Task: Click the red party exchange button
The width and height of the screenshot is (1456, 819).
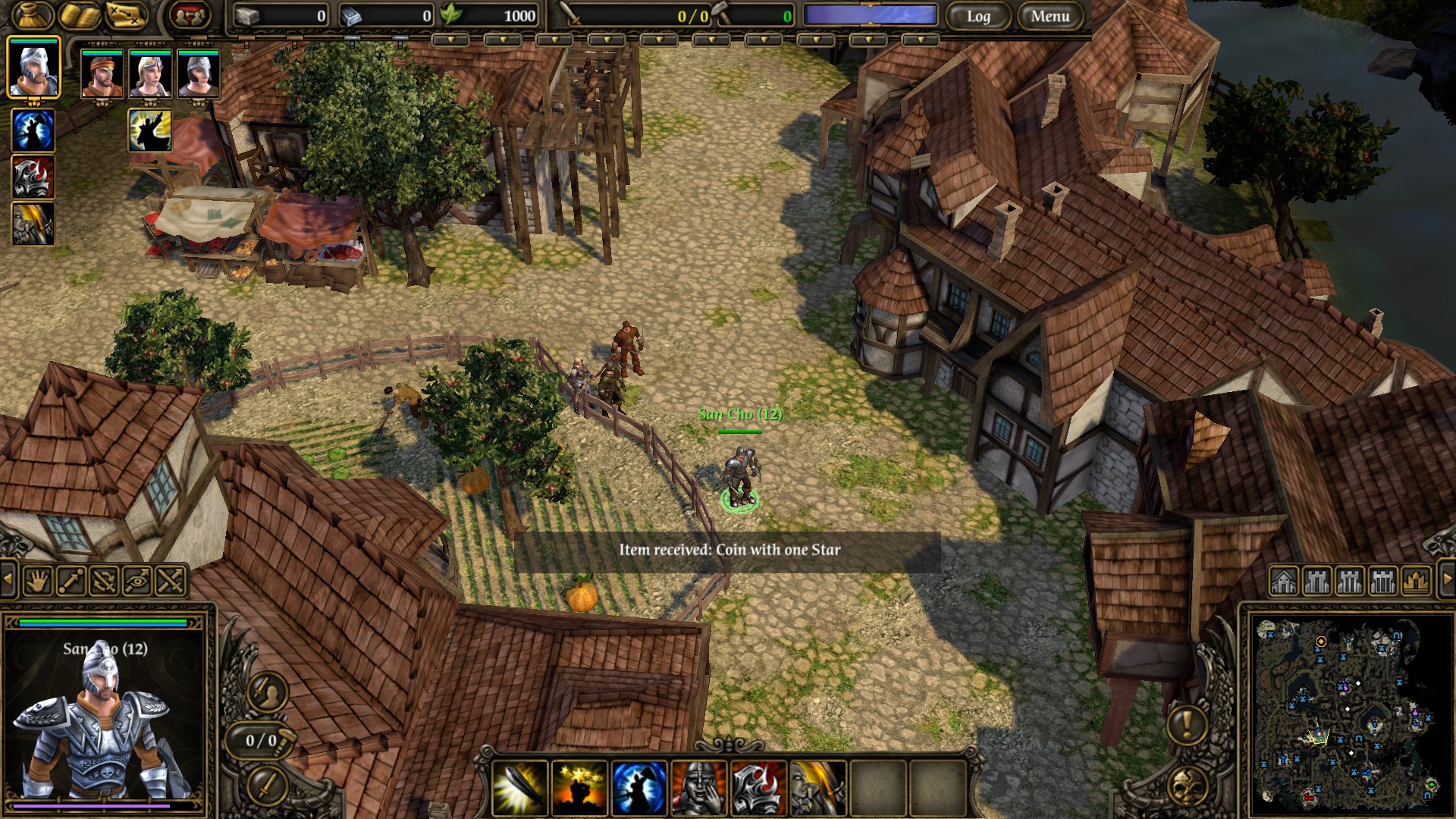Action: pyautogui.click(x=190, y=15)
